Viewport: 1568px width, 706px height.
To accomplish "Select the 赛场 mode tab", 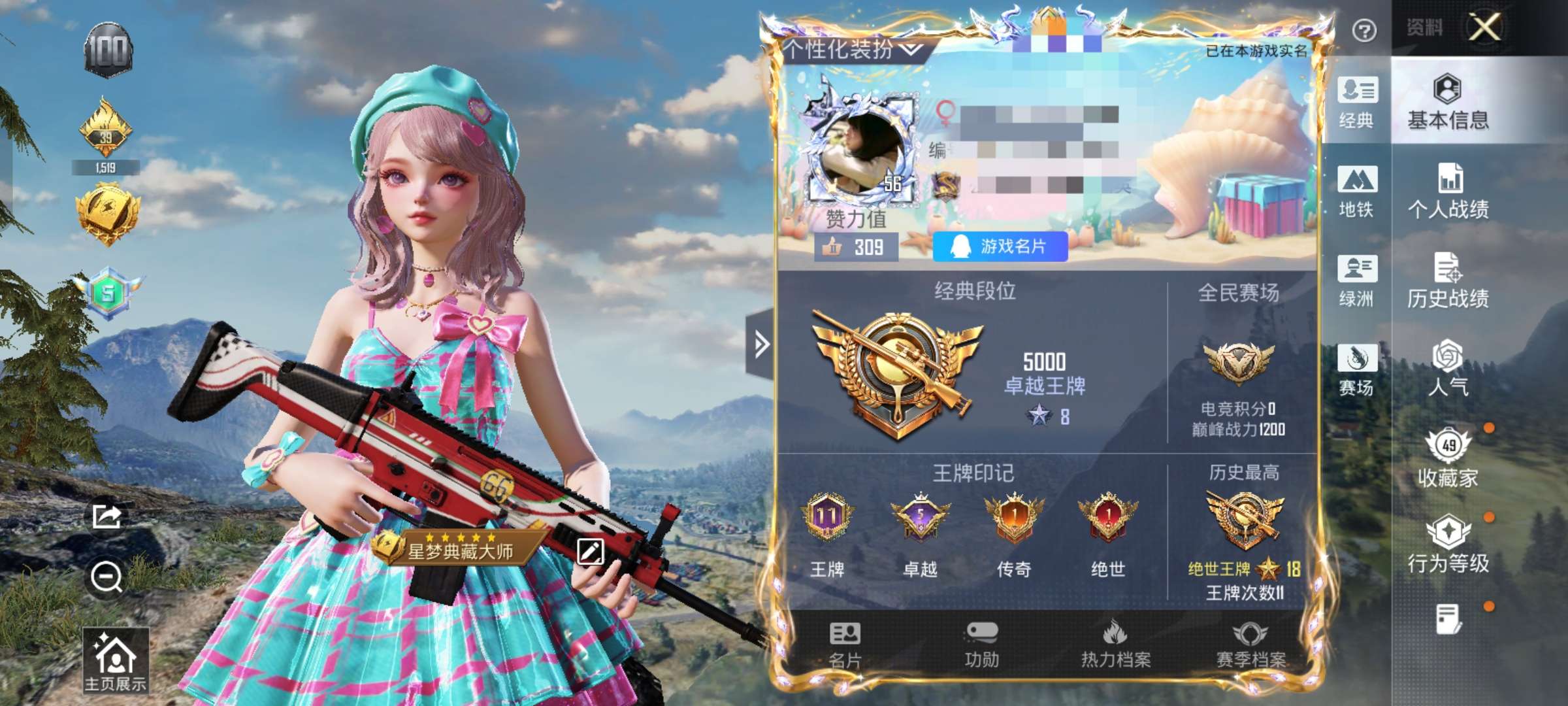I will 1357,369.
